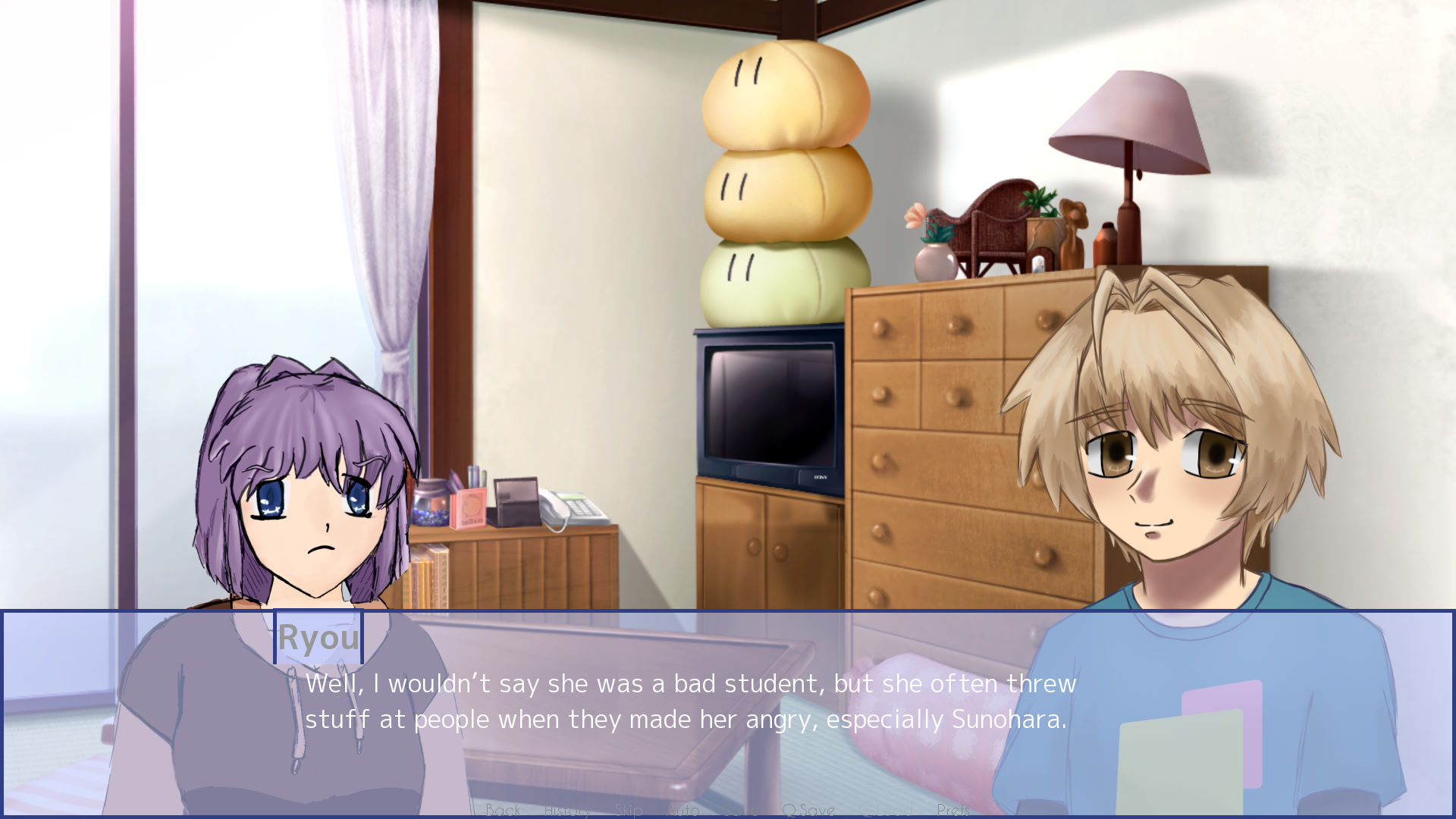Screen dimensions: 1456x819
Task: Go Back to the previous line
Action: tap(504, 810)
